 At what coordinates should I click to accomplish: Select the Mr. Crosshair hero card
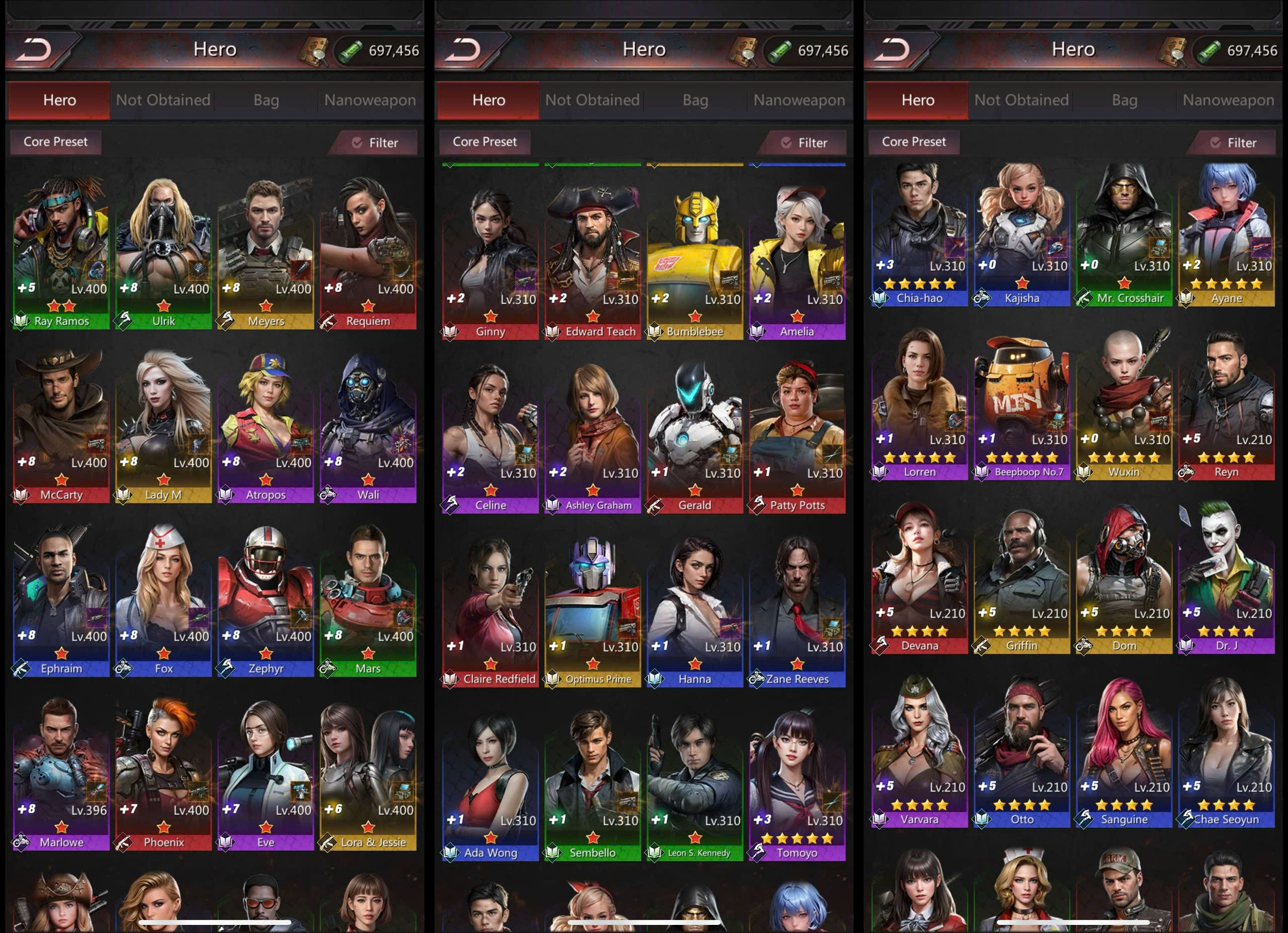[1124, 233]
